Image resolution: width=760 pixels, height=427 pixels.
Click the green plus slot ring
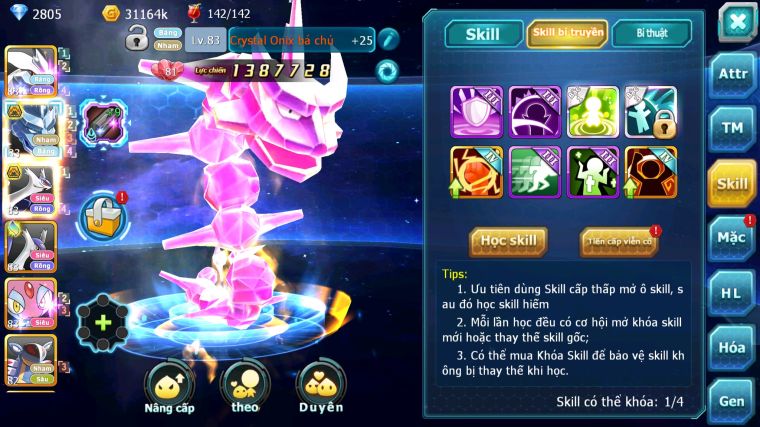pyautogui.click(x=102, y=322)
